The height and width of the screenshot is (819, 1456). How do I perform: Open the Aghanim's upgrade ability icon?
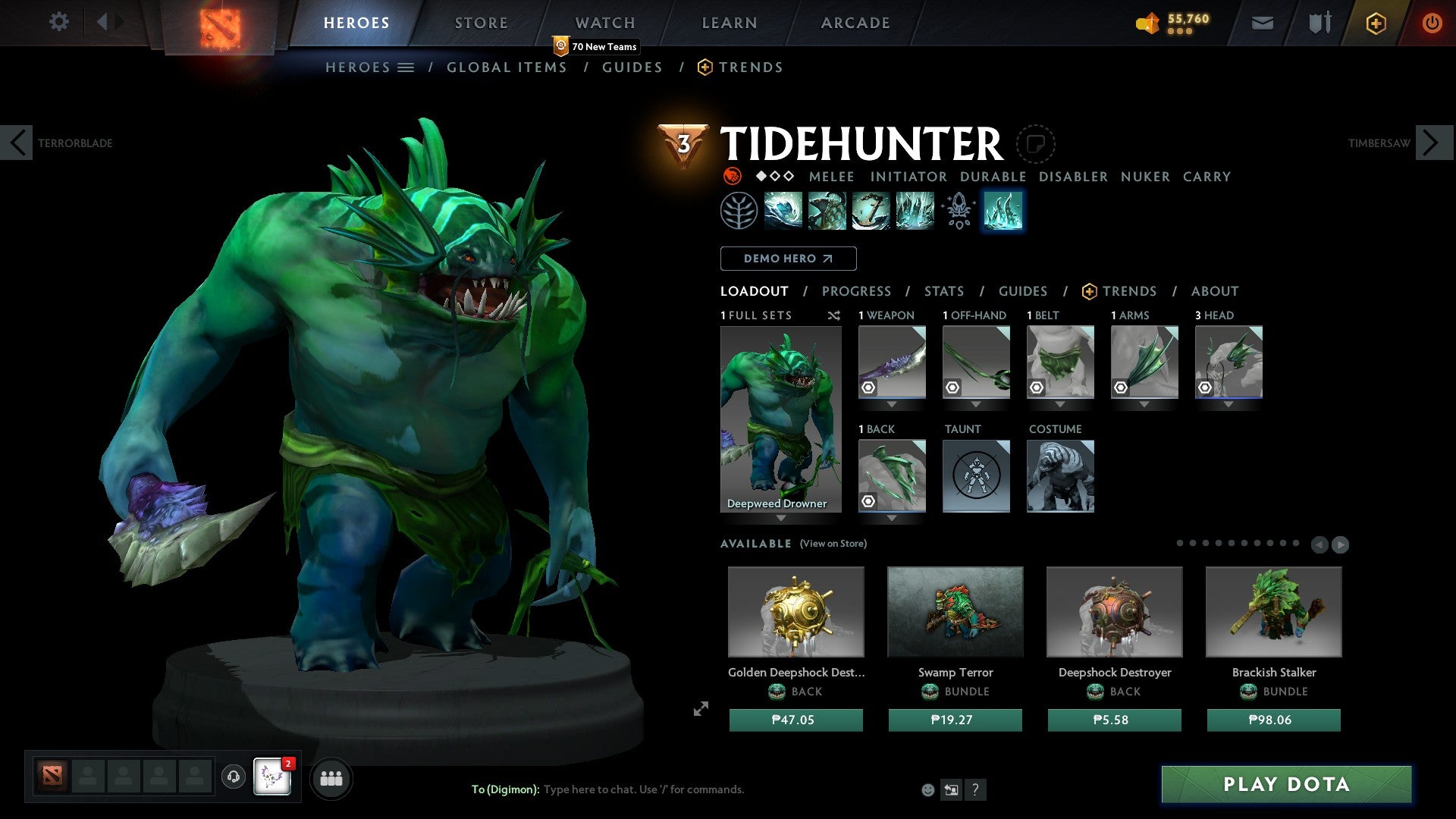[x=957, y=211]
